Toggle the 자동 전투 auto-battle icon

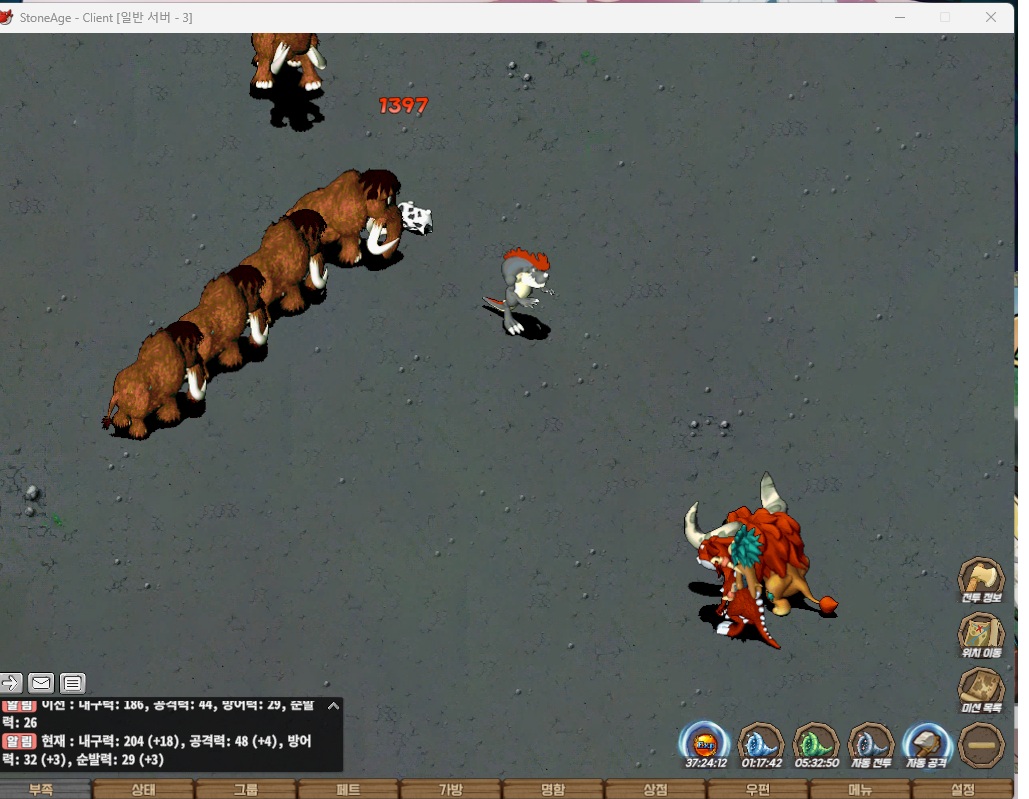click(870, 742)
